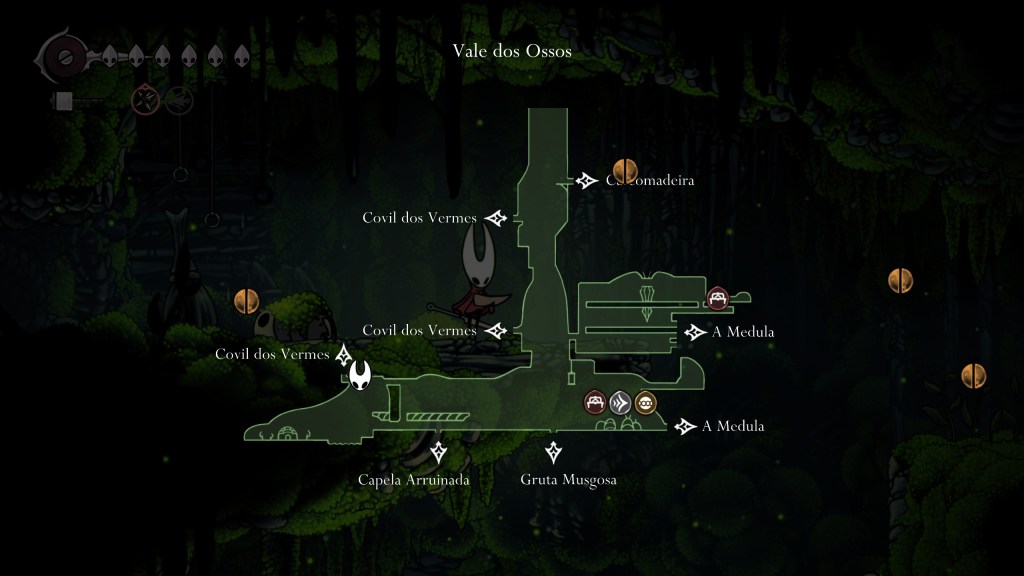The width and height of the screenshot is (1024, 576).
Task: Choose the Covil dos Vermes exit nearest Hornet's marker
Action: point(272,354)
